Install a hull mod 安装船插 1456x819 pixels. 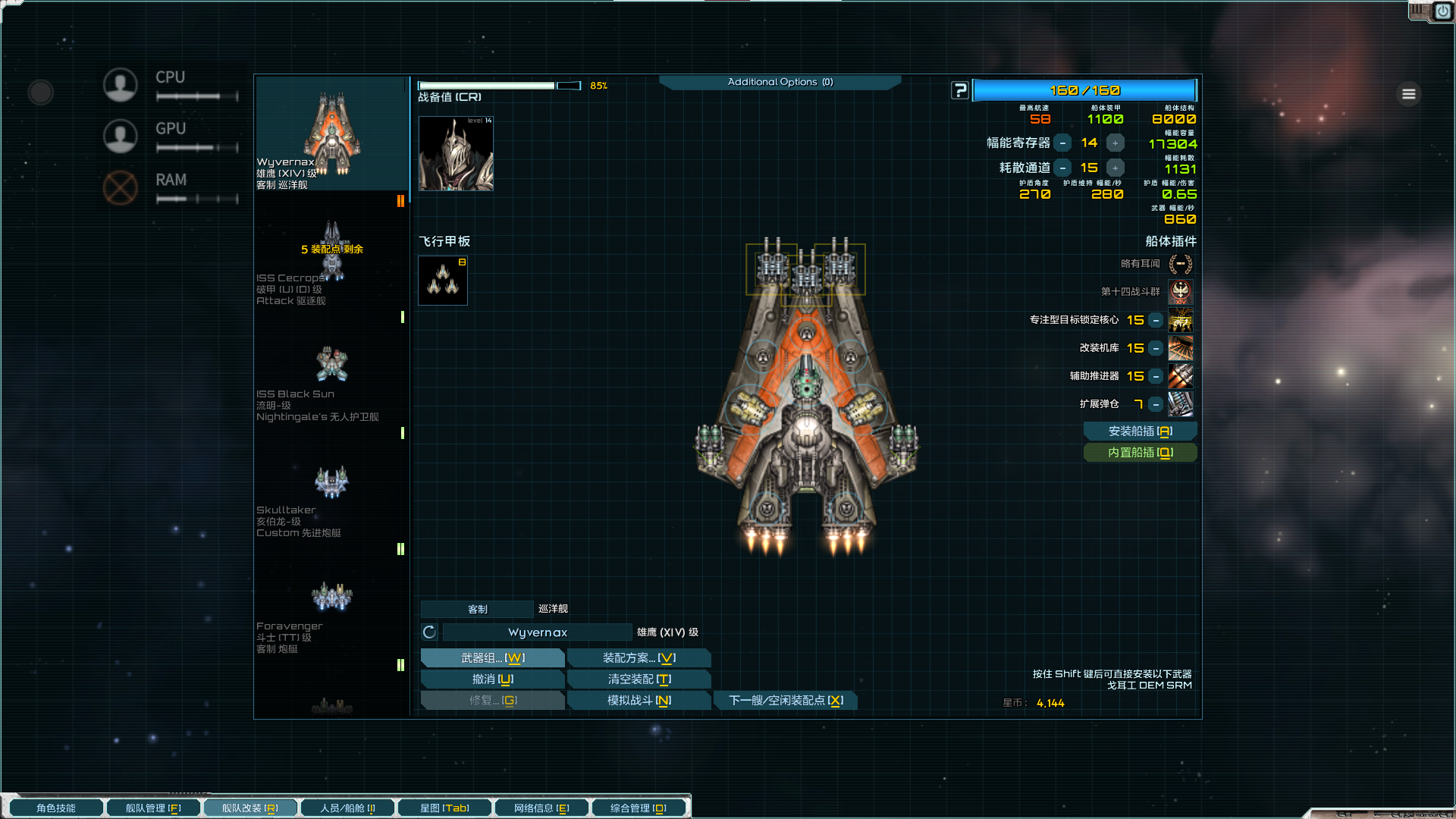1140,431
